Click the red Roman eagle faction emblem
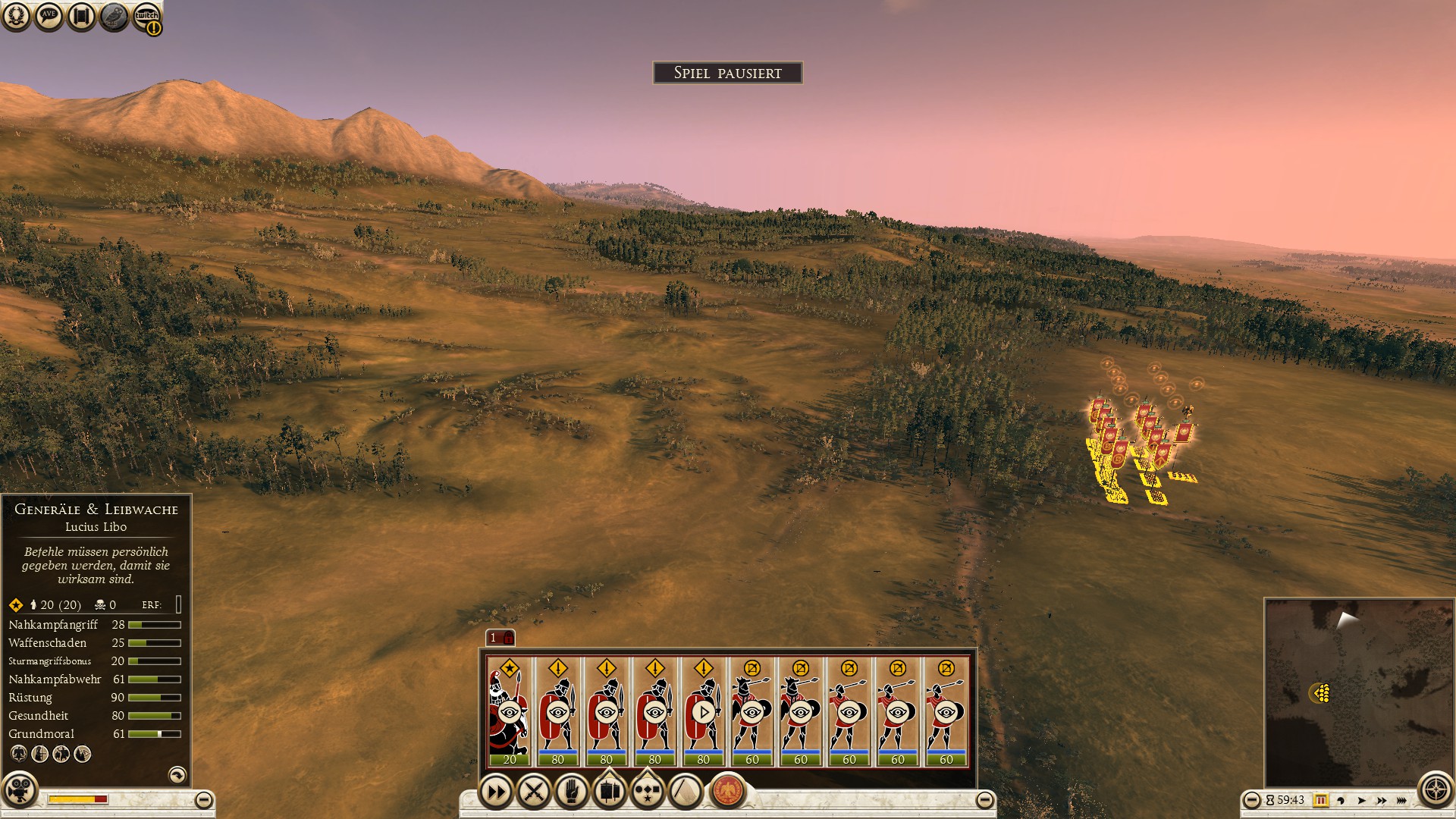1456x819 pixels. pyautogui.click(x=728, y=791)
